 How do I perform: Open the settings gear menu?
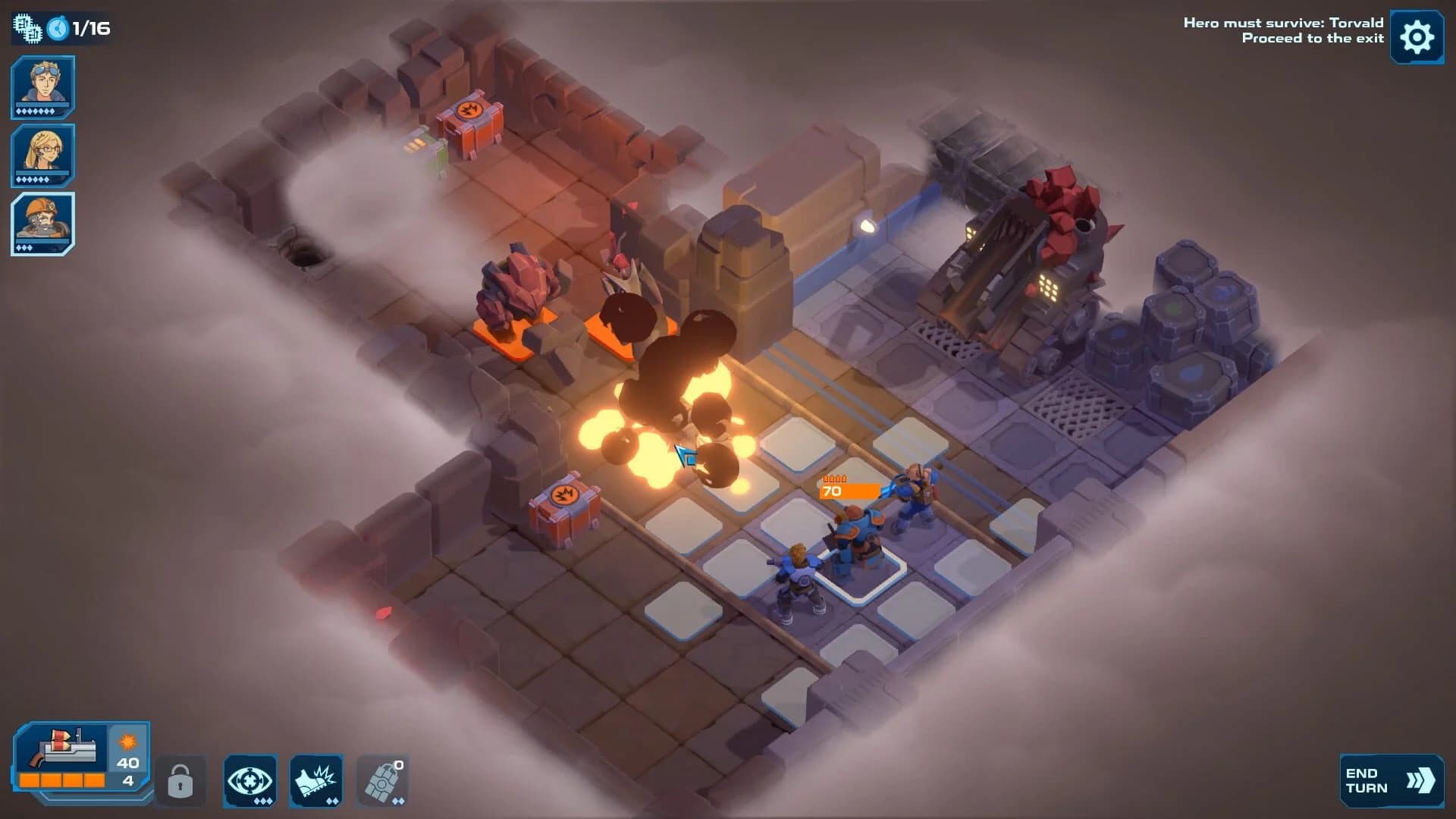pyautogui.click(x=1417, y=36)
